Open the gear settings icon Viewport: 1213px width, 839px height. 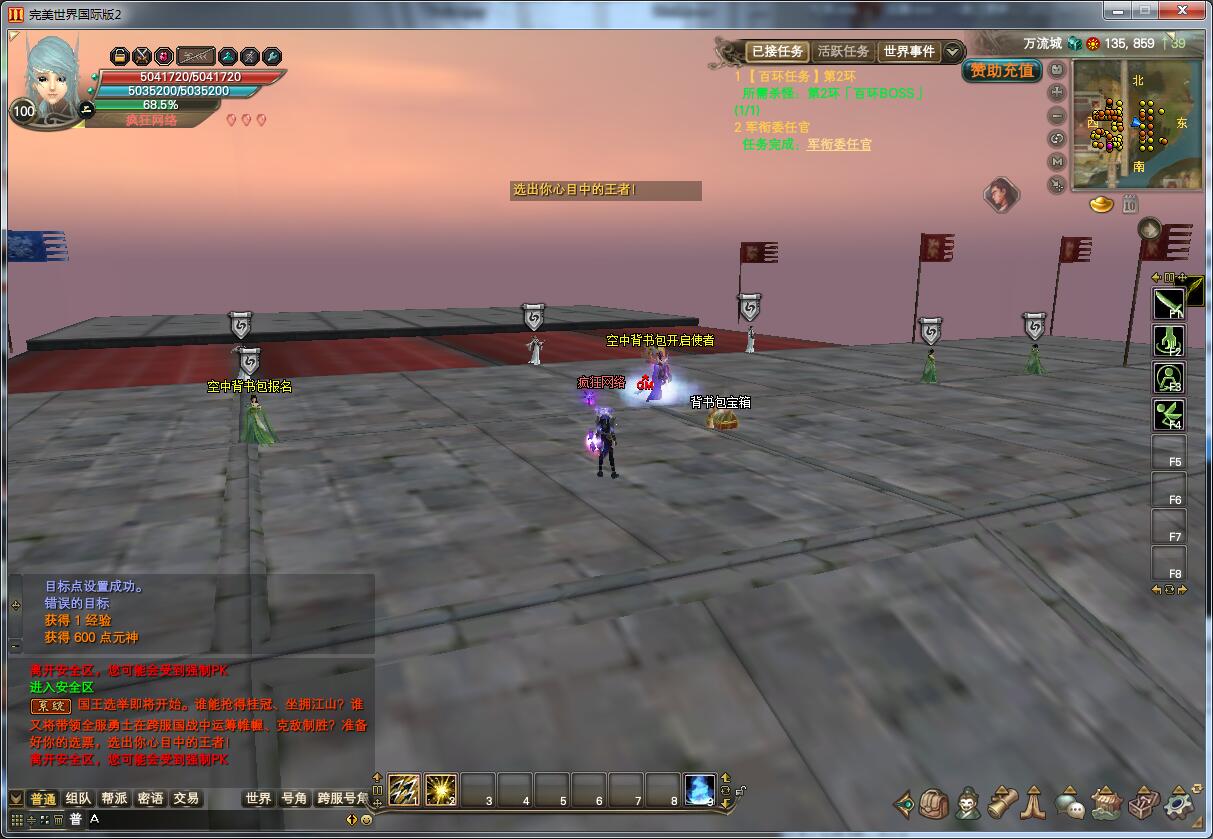1181,803
